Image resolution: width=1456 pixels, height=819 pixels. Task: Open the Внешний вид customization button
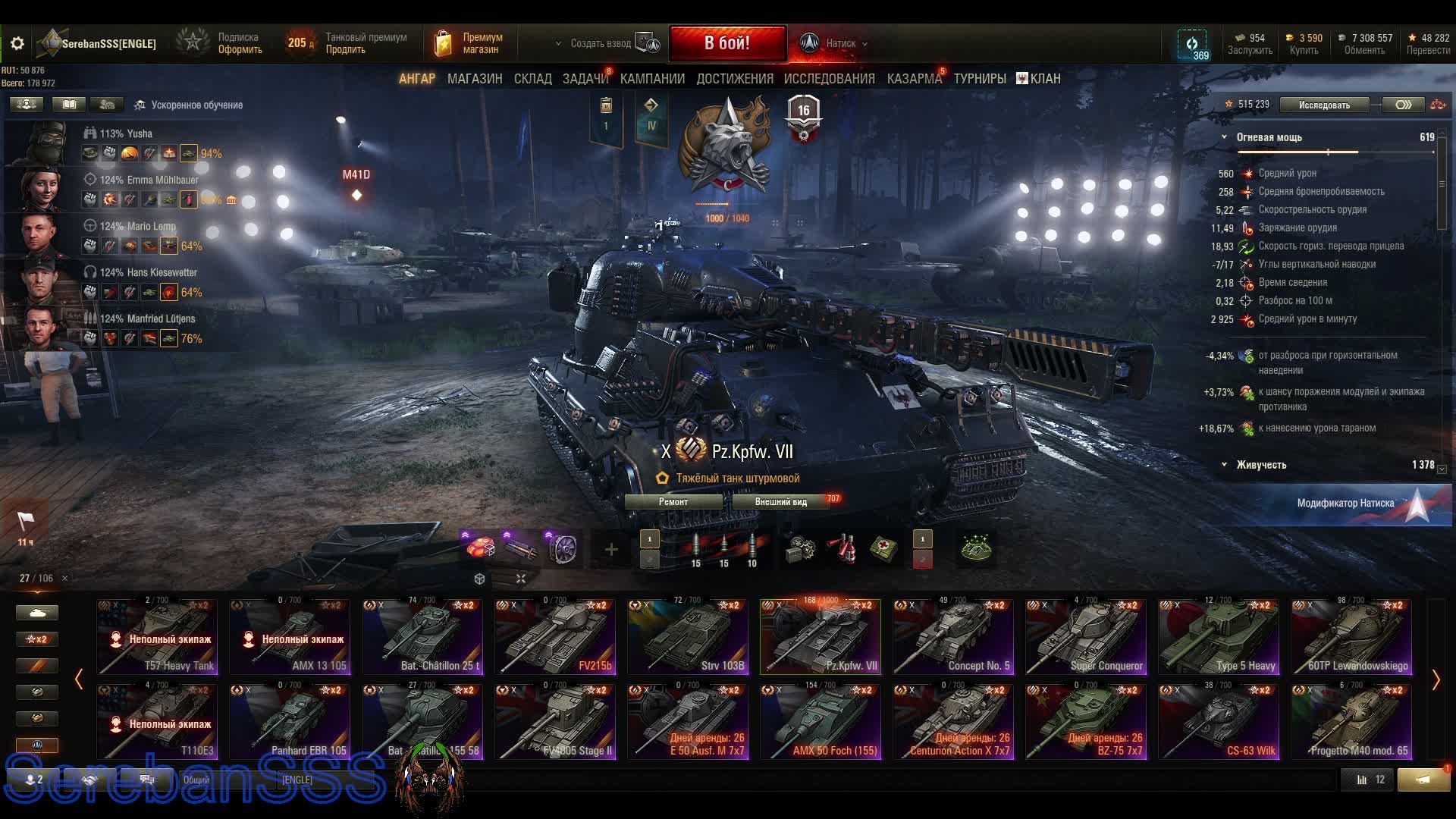pyautogui.click(x=780, y=502)
